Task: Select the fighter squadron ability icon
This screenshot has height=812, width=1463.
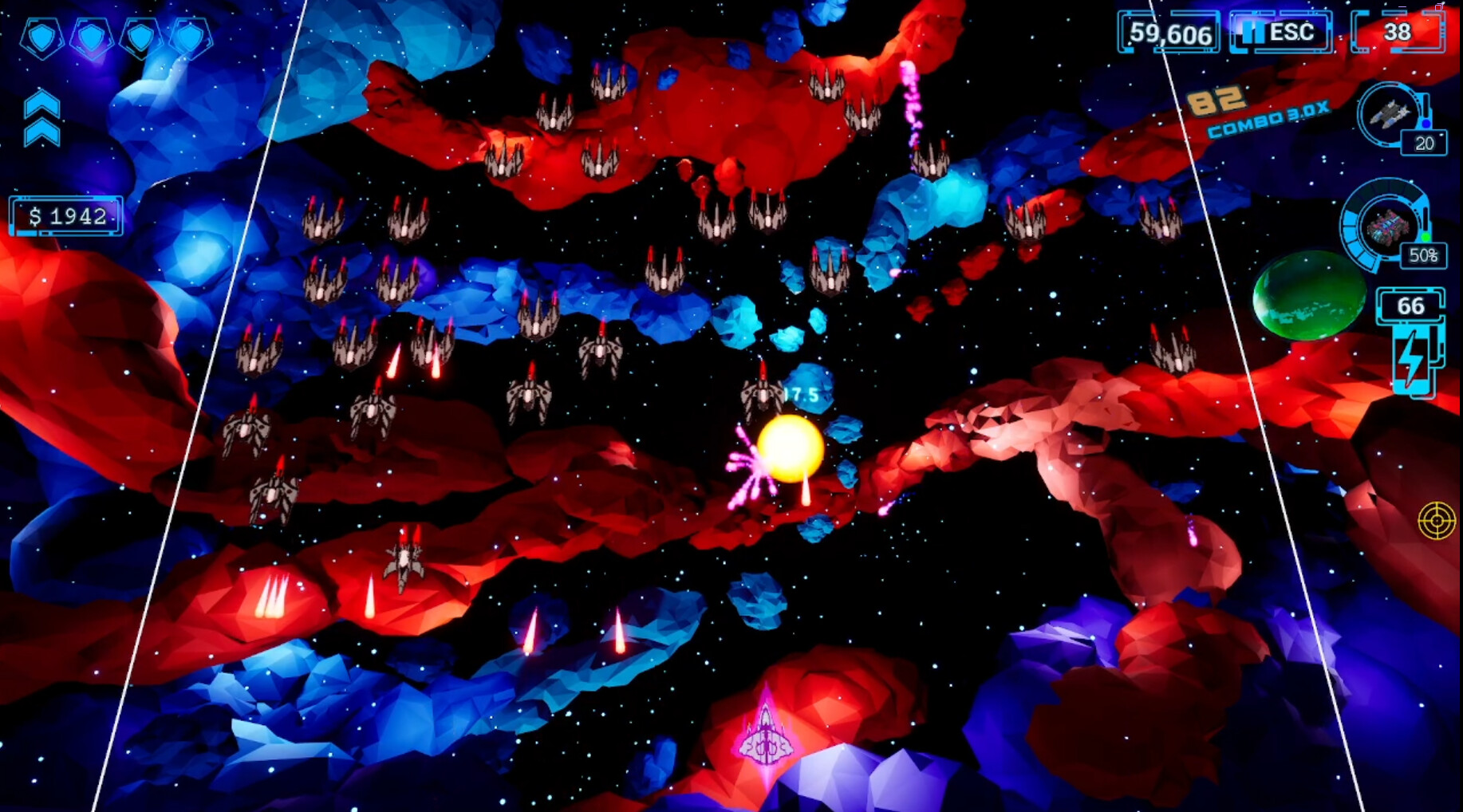Action: coord(1388,116)
